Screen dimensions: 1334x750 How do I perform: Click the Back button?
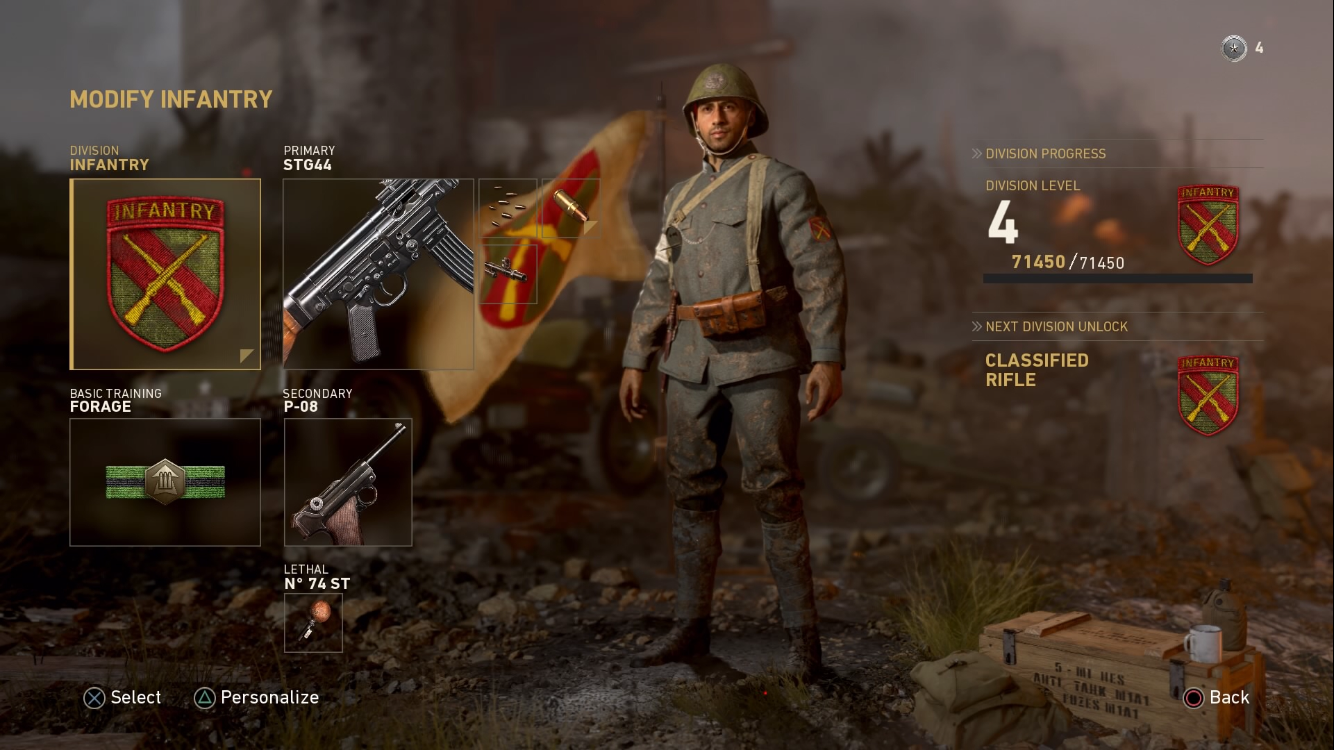pos(1217,698)
